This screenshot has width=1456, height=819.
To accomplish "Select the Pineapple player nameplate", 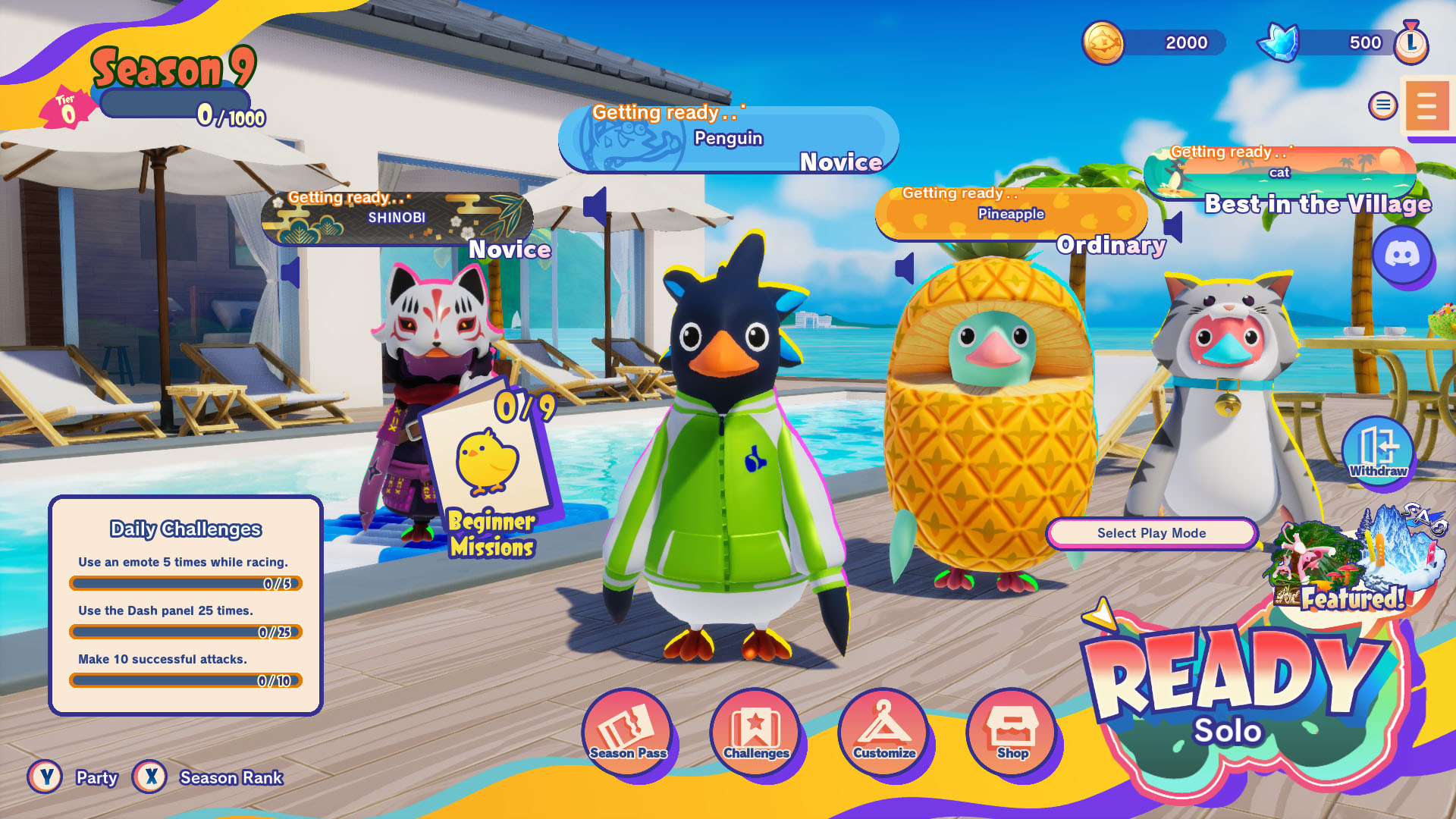I will coord(1010,215).
